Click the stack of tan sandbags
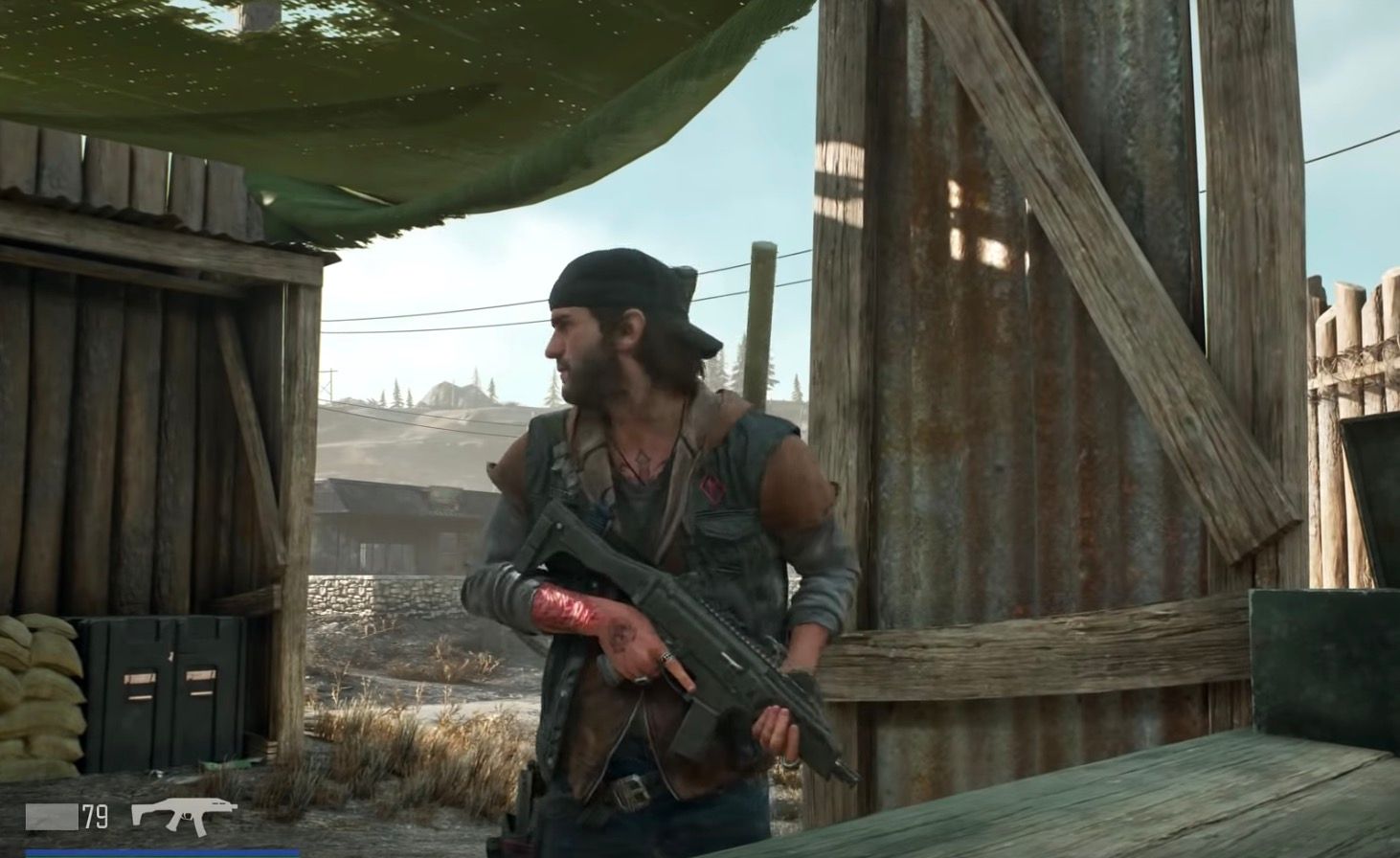The image size is (1400, 858). pyautogui.click(x=43, y=689)
